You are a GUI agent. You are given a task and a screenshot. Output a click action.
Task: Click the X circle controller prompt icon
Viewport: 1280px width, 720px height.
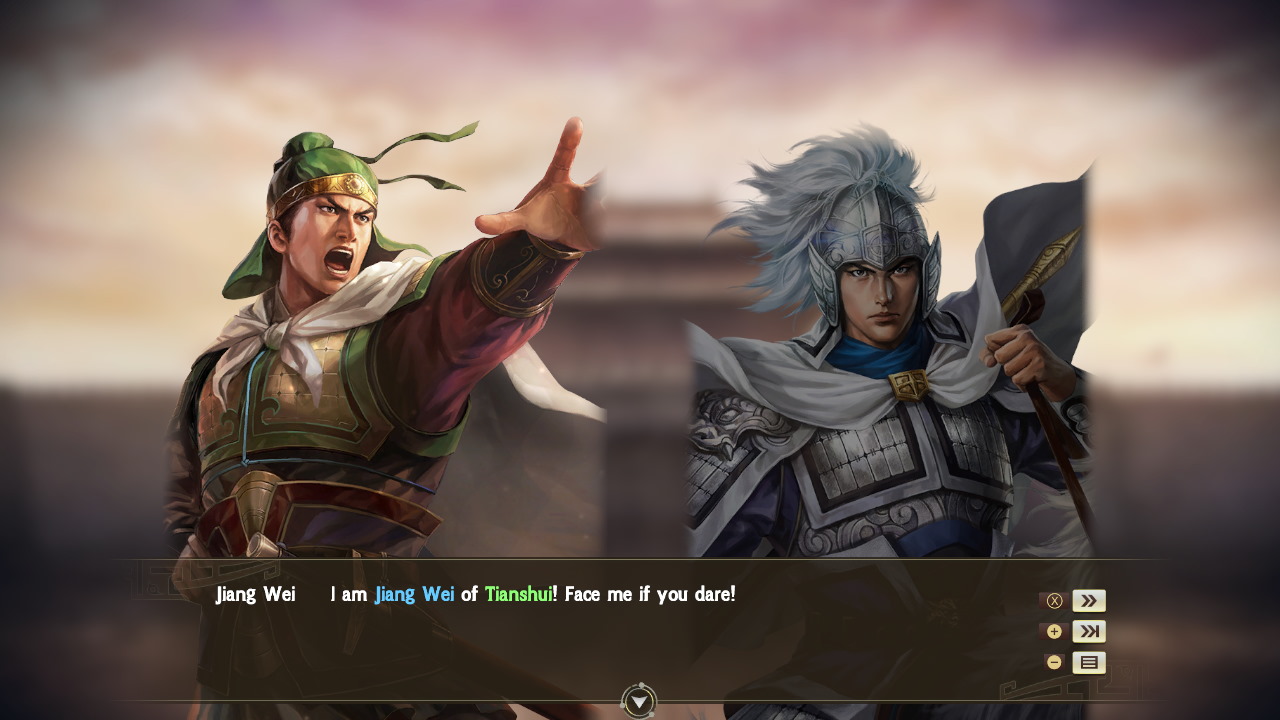1054,600
